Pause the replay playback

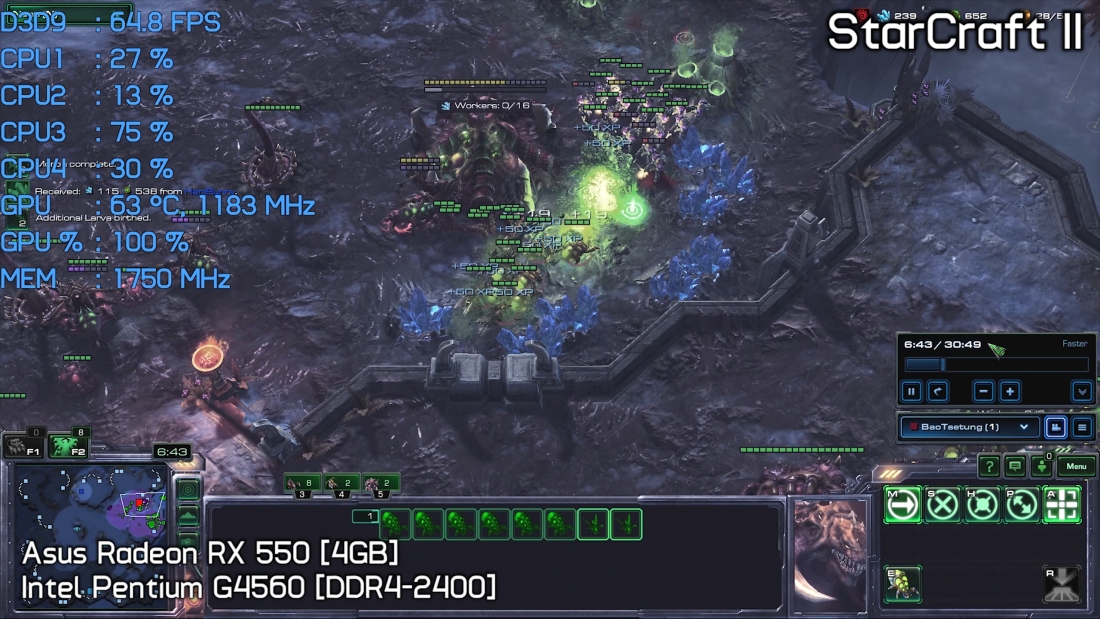coord(912,392)
